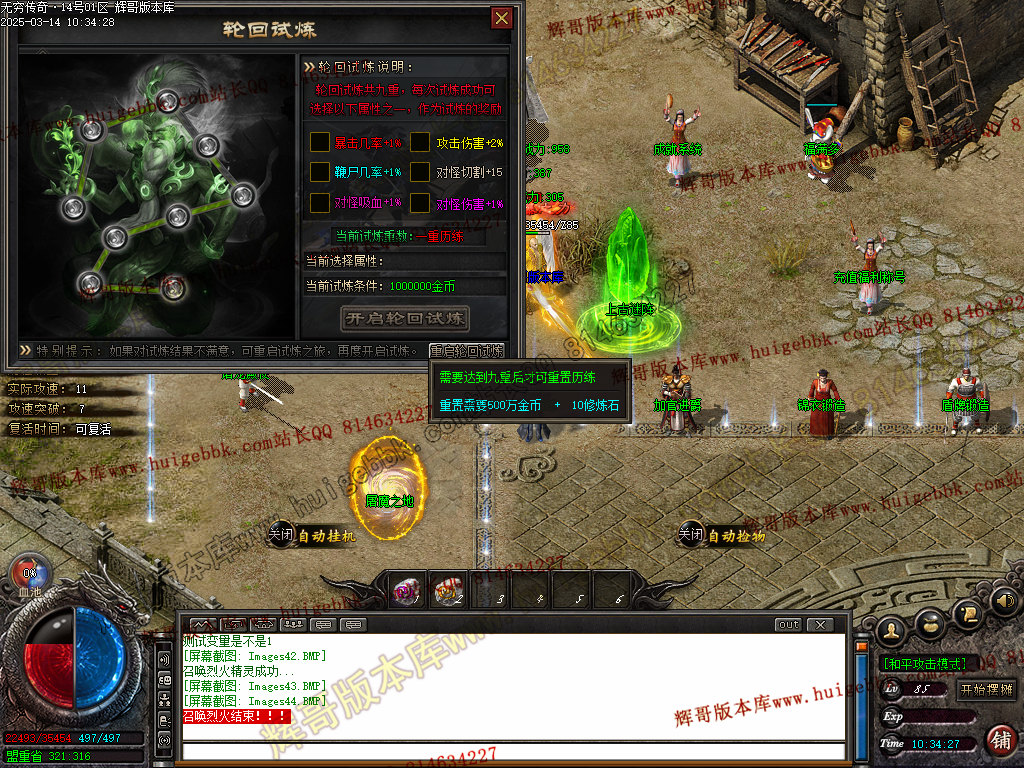Start a stall with 开始摆摊

click(986, 690)
